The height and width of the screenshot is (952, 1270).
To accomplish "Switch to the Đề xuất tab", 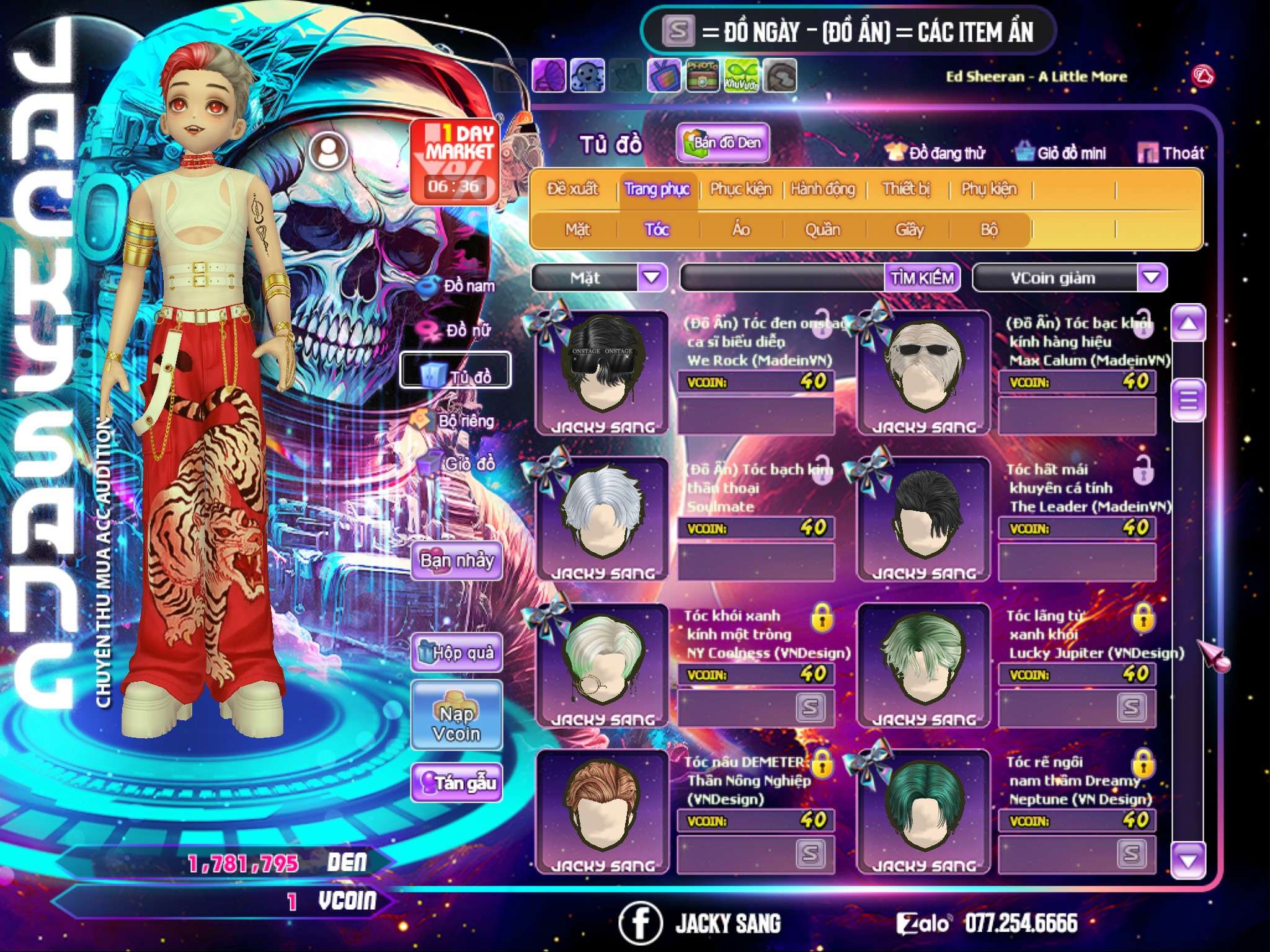I will (572, 189).
